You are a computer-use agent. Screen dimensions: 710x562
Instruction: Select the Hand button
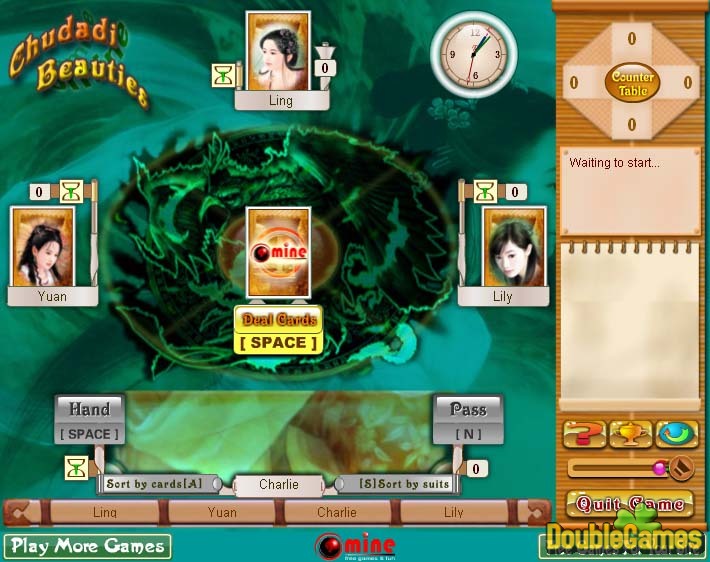click(x=89, y=409)
